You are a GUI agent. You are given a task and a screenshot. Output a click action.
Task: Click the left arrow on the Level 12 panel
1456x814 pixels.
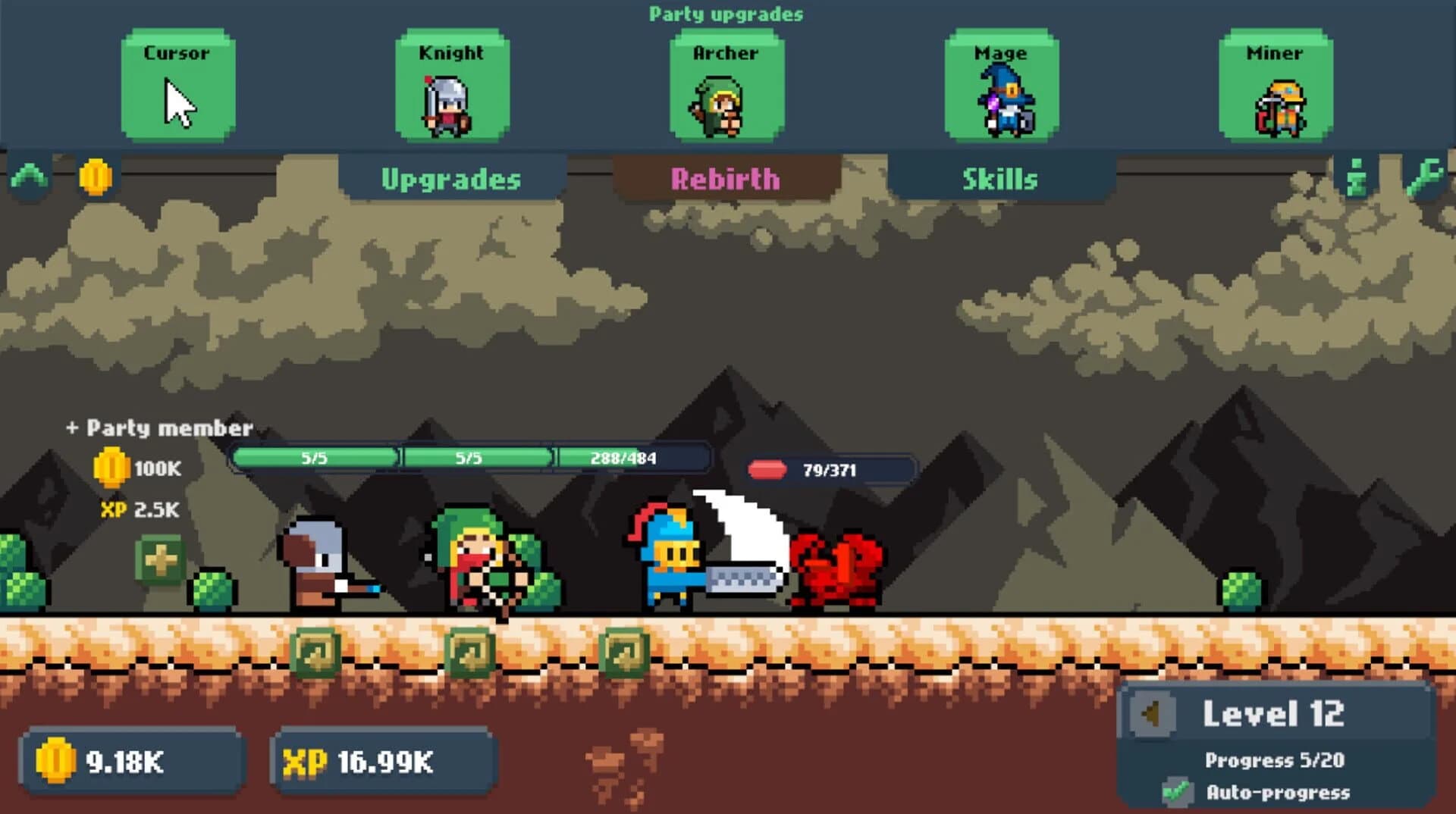pos(1153,713)
